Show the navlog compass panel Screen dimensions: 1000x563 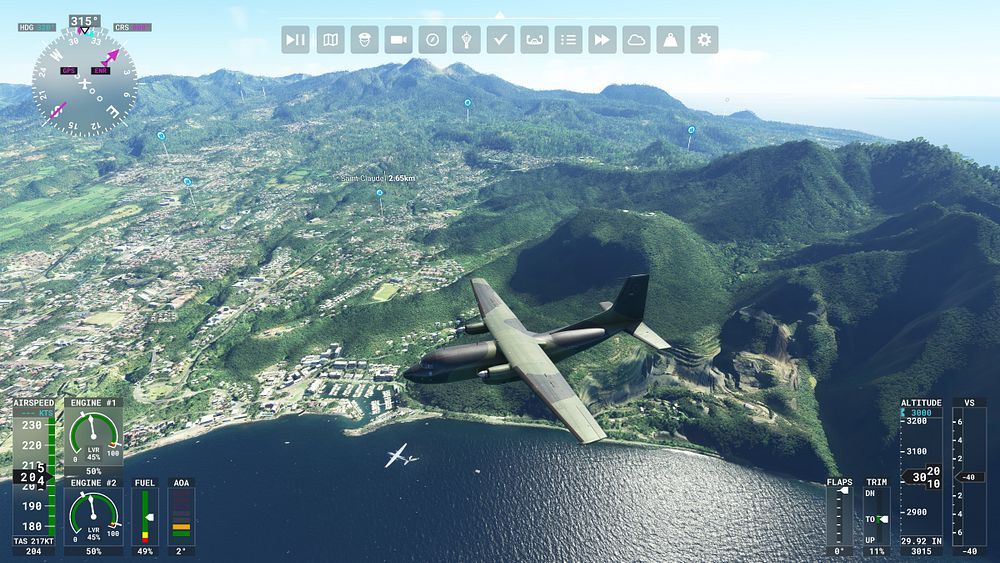(x=432, y=40)
